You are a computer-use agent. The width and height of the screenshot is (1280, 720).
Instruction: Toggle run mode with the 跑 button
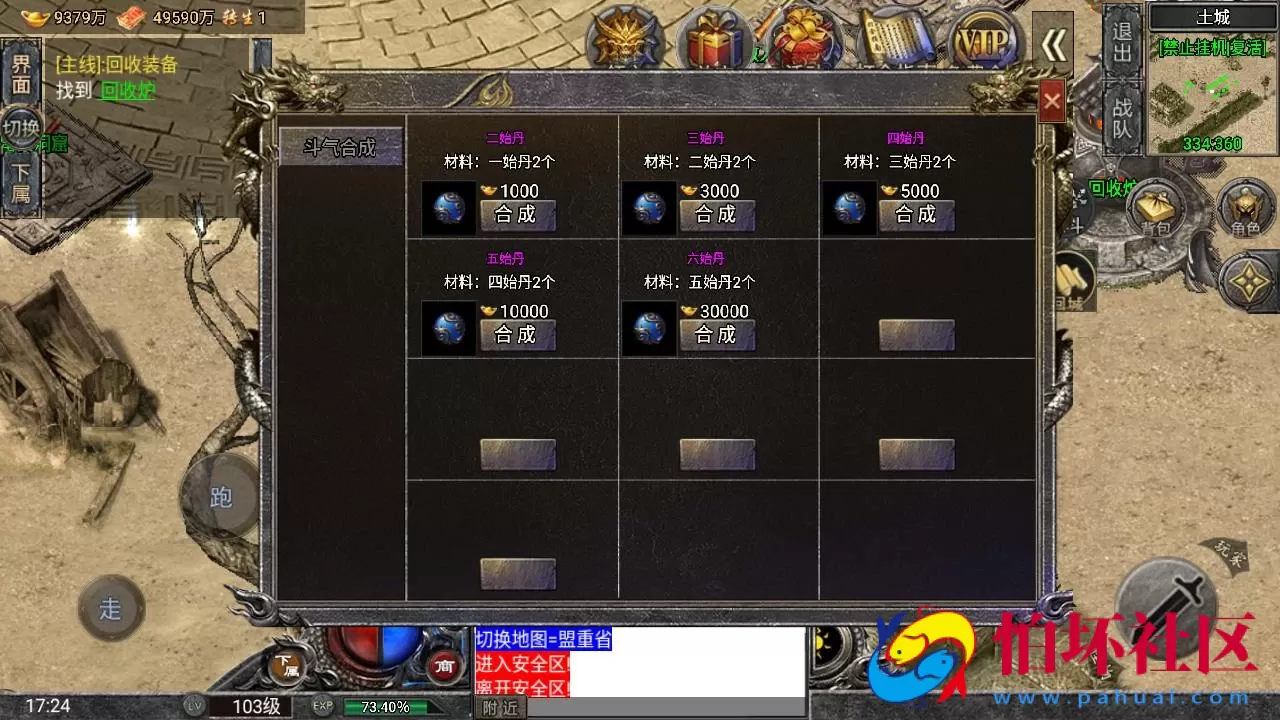click(x=220, y=497)
